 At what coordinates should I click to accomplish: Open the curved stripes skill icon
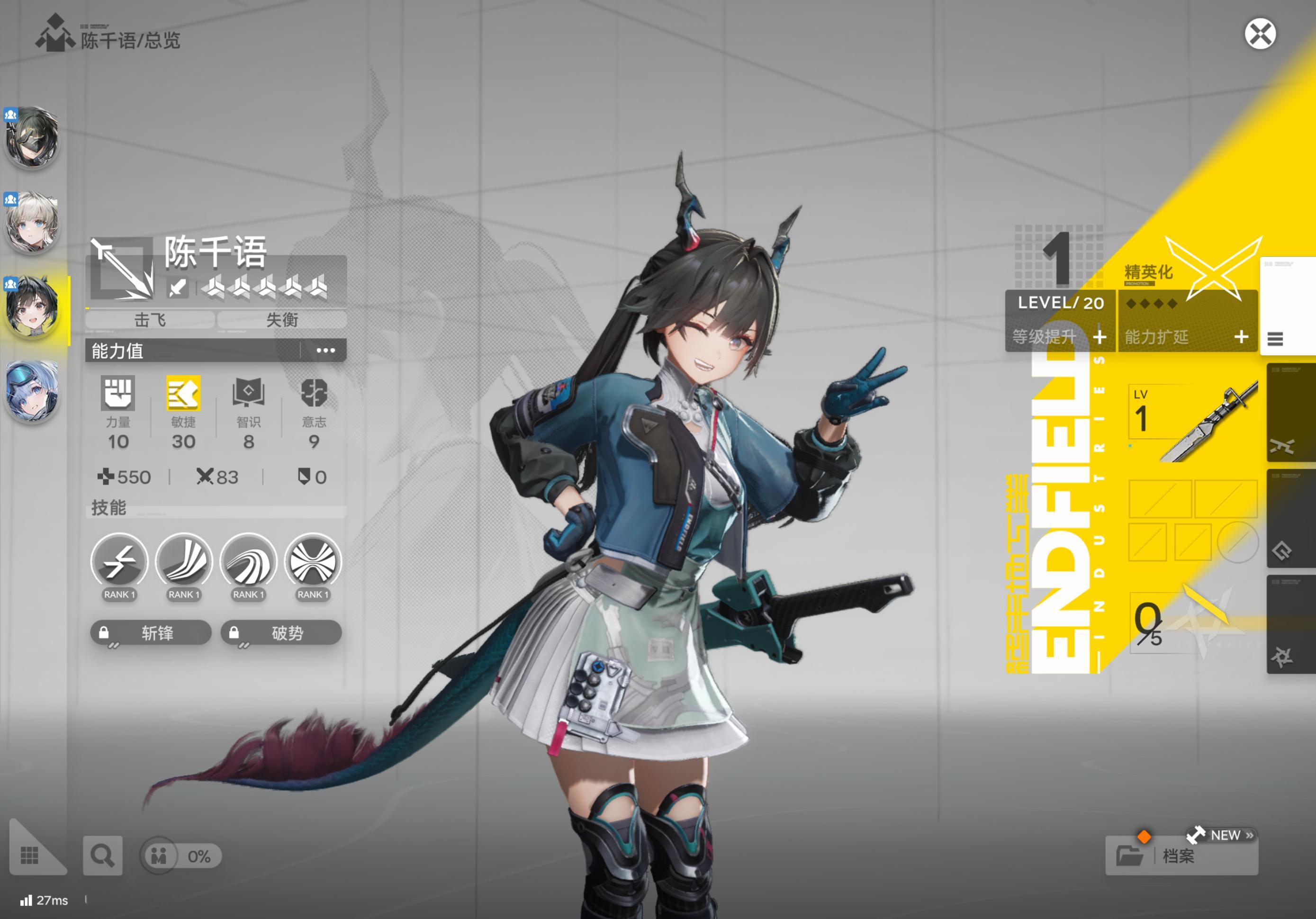[x=184, y=562]
